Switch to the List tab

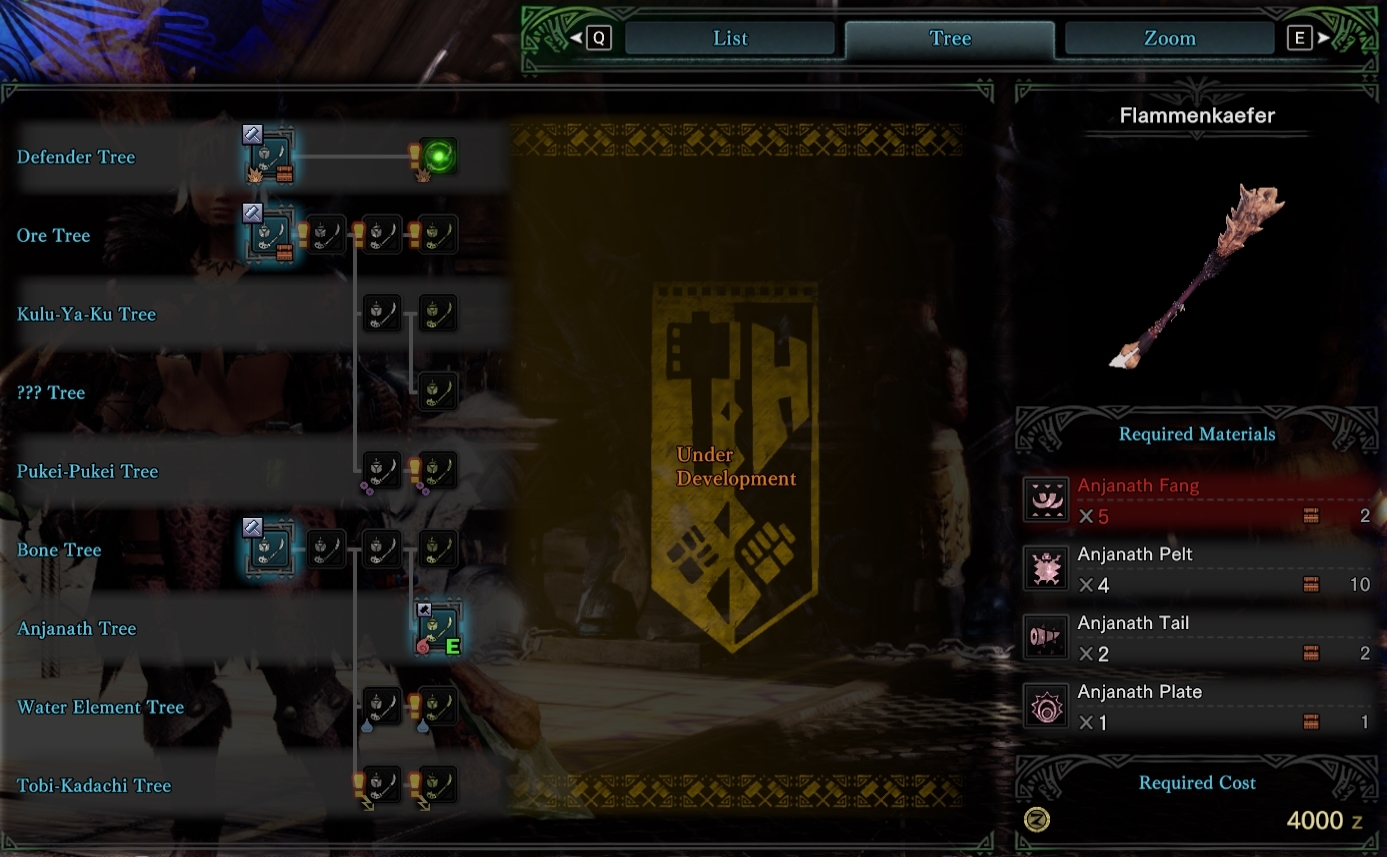[x=729, y=38]
